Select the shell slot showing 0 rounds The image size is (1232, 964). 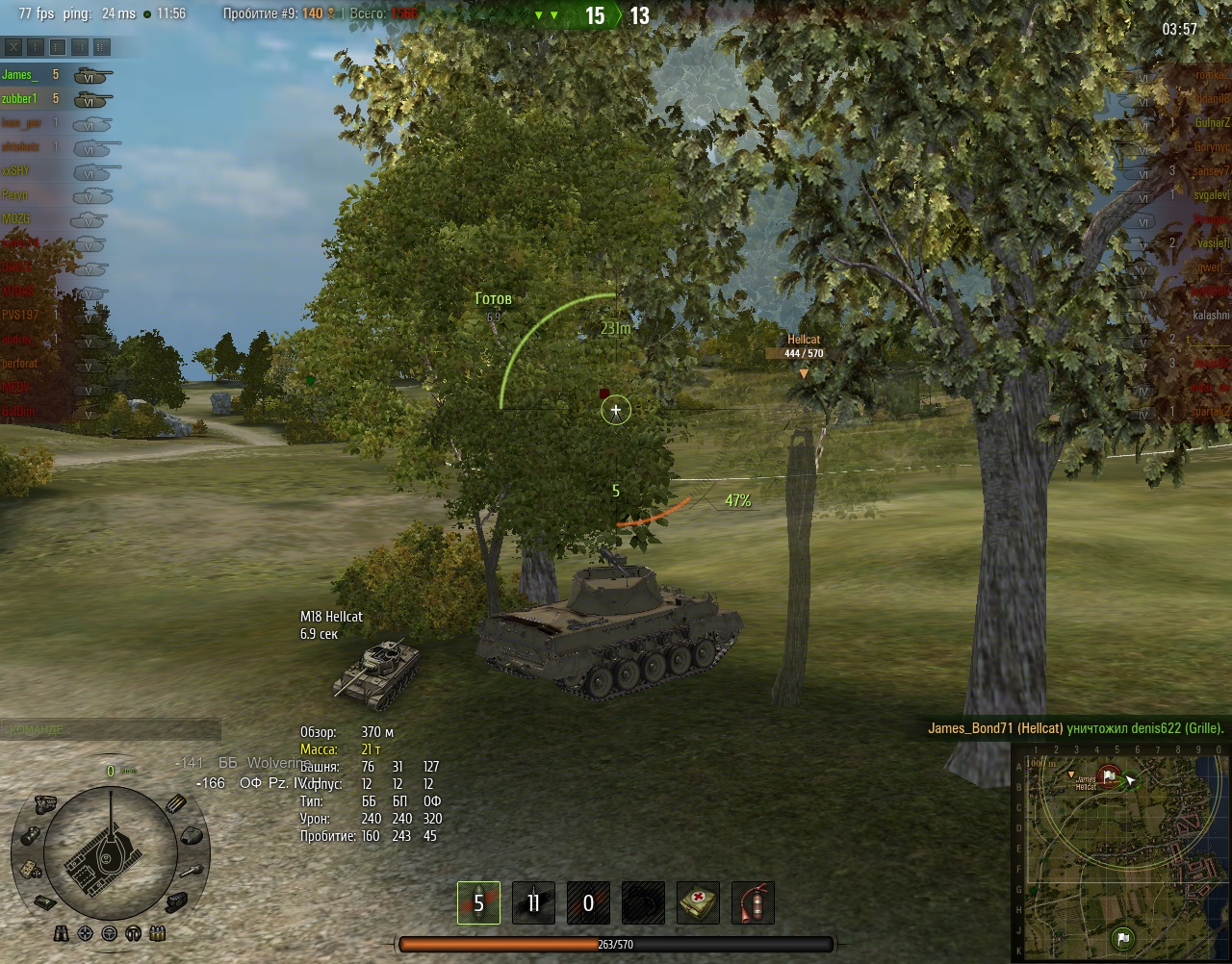(x=588, y=903)
